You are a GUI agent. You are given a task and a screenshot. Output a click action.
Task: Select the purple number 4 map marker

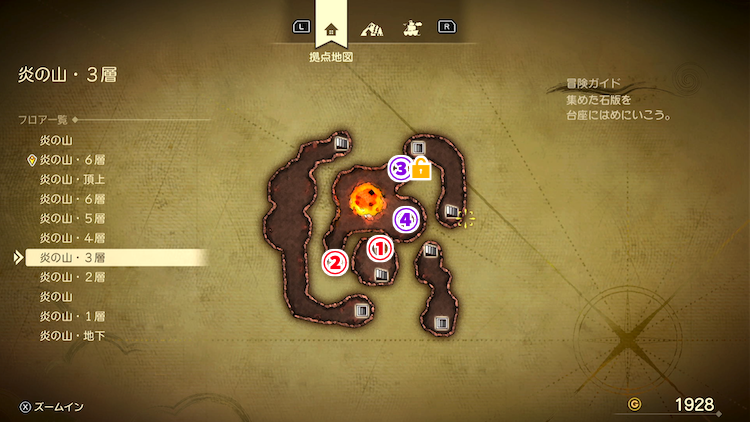point(405,219)
